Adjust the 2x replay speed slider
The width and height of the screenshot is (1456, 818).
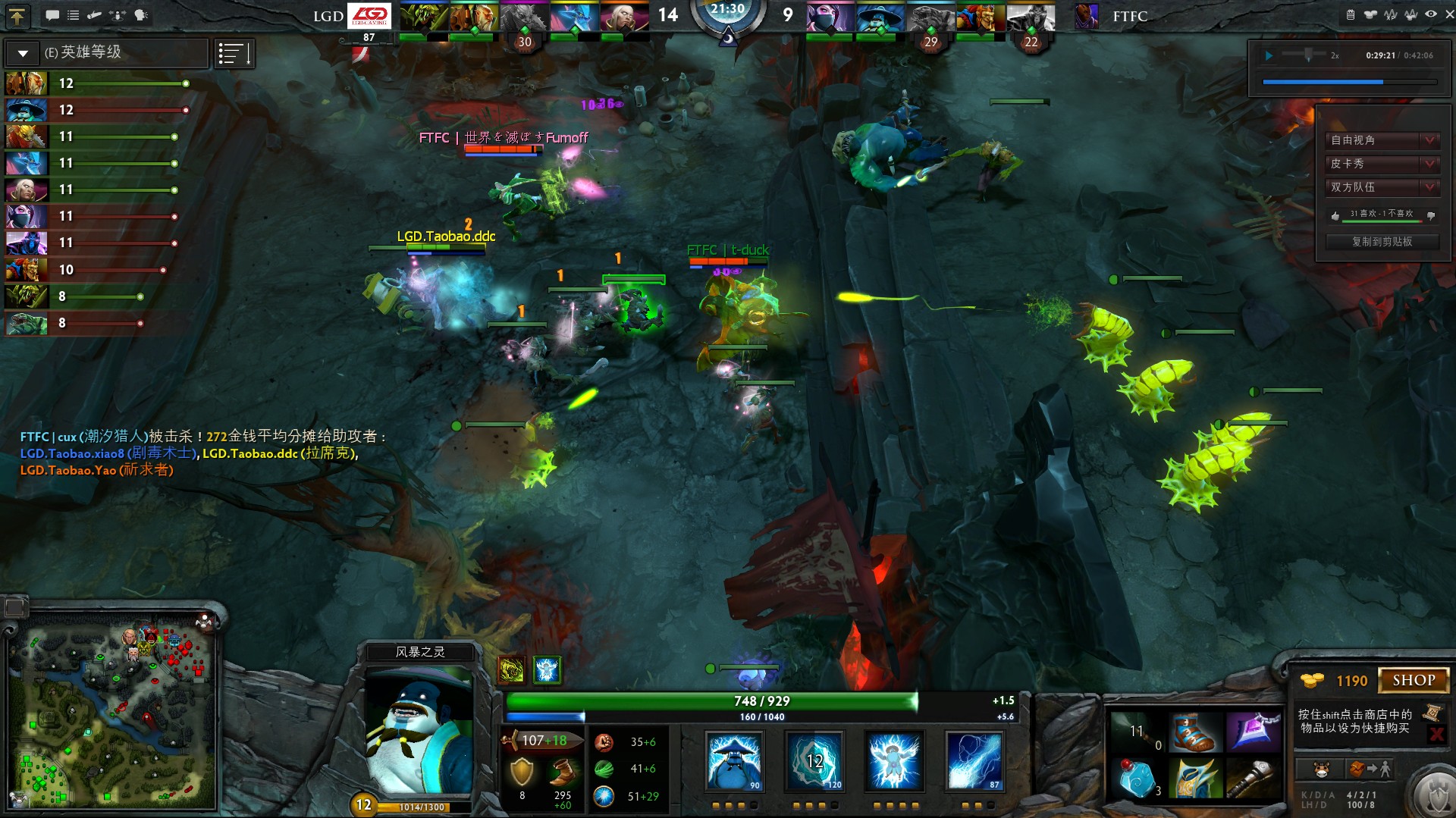1309,53
